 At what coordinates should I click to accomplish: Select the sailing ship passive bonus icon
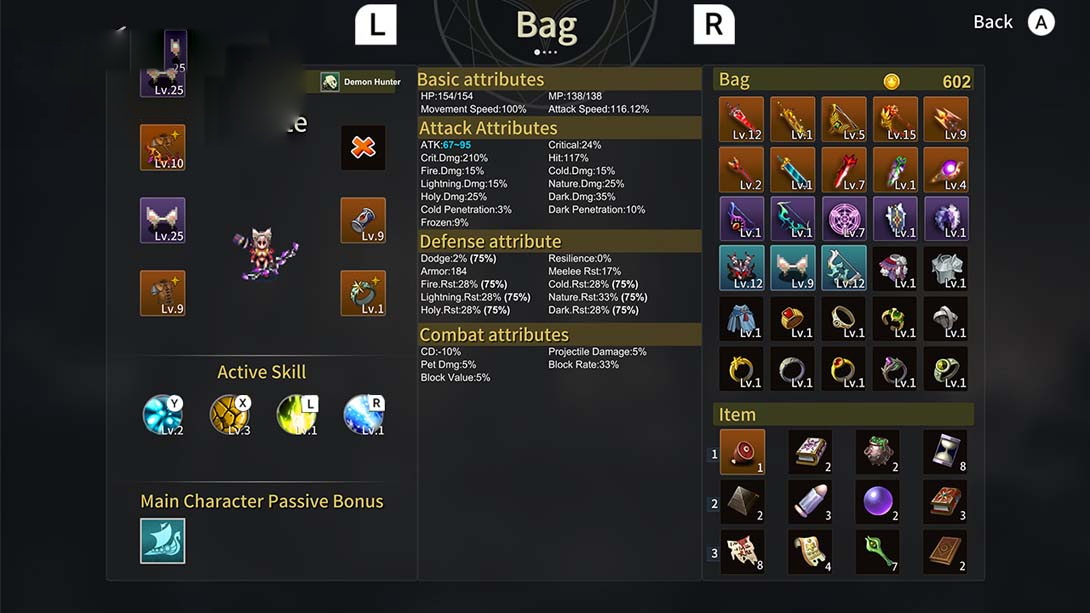pyautogui.click(x=162, y=541)
